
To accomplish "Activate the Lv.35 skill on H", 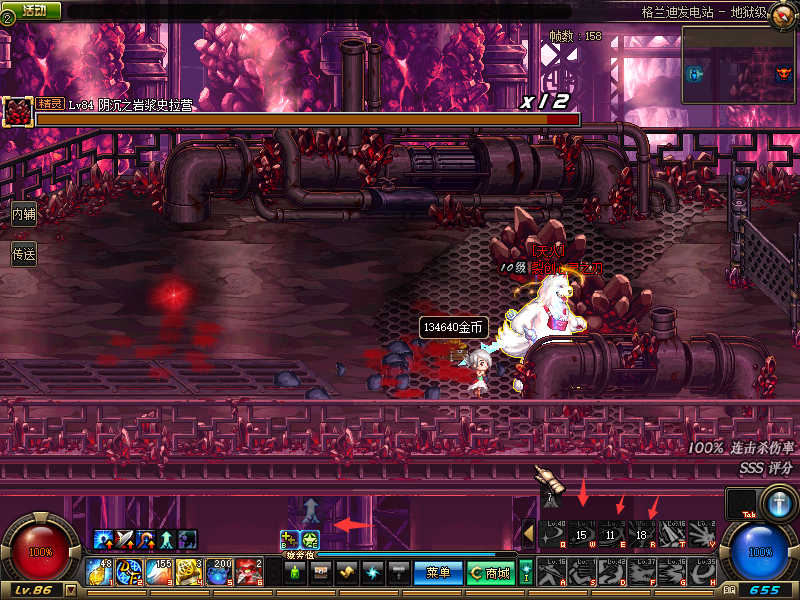I will click(x=702, y=572).
